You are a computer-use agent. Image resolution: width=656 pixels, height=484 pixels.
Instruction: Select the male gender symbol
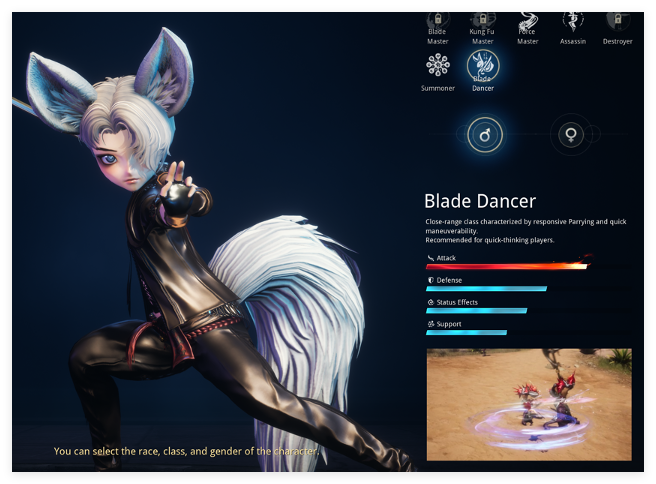coord(485,134)
